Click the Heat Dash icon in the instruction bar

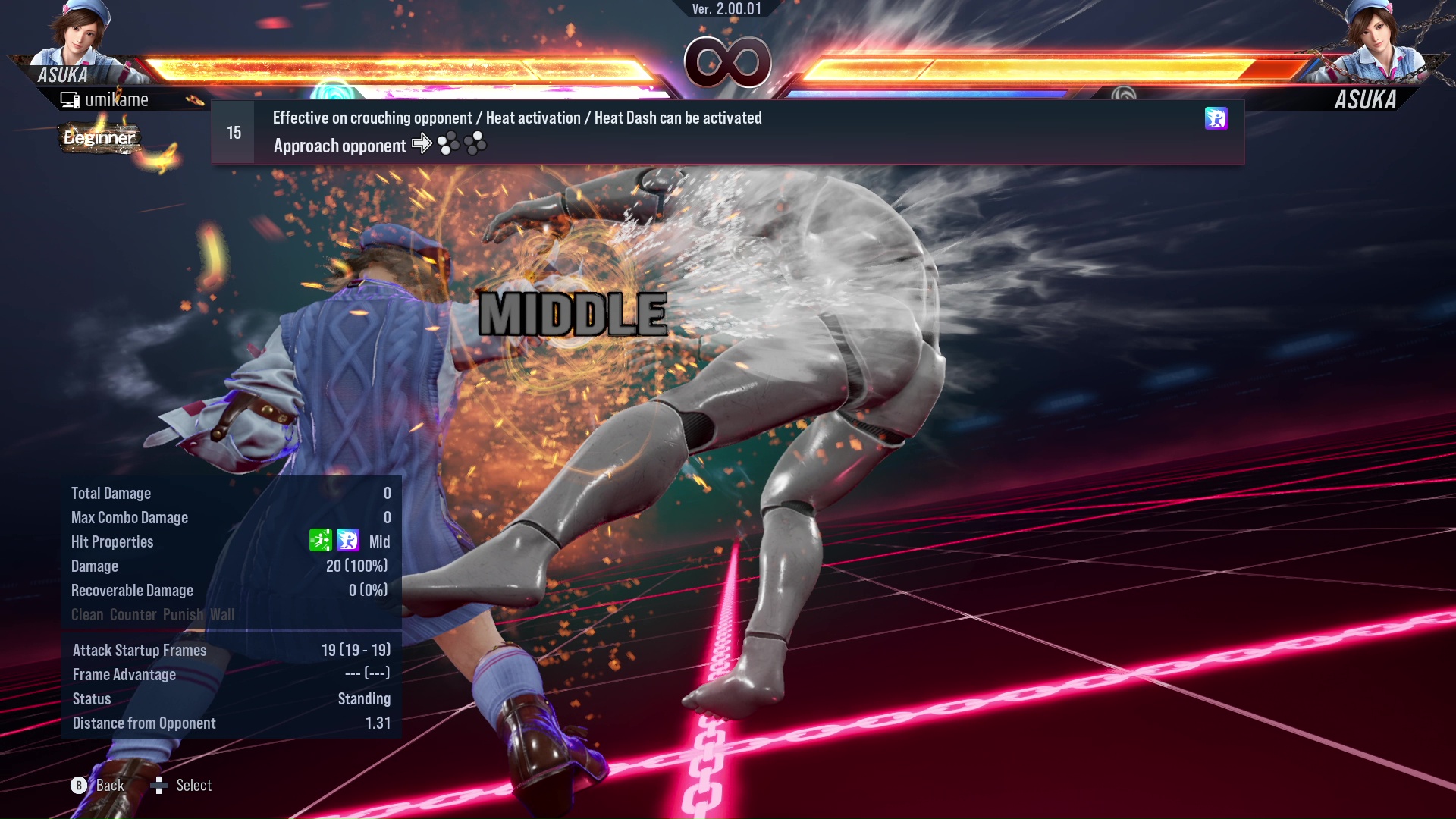1216,120
